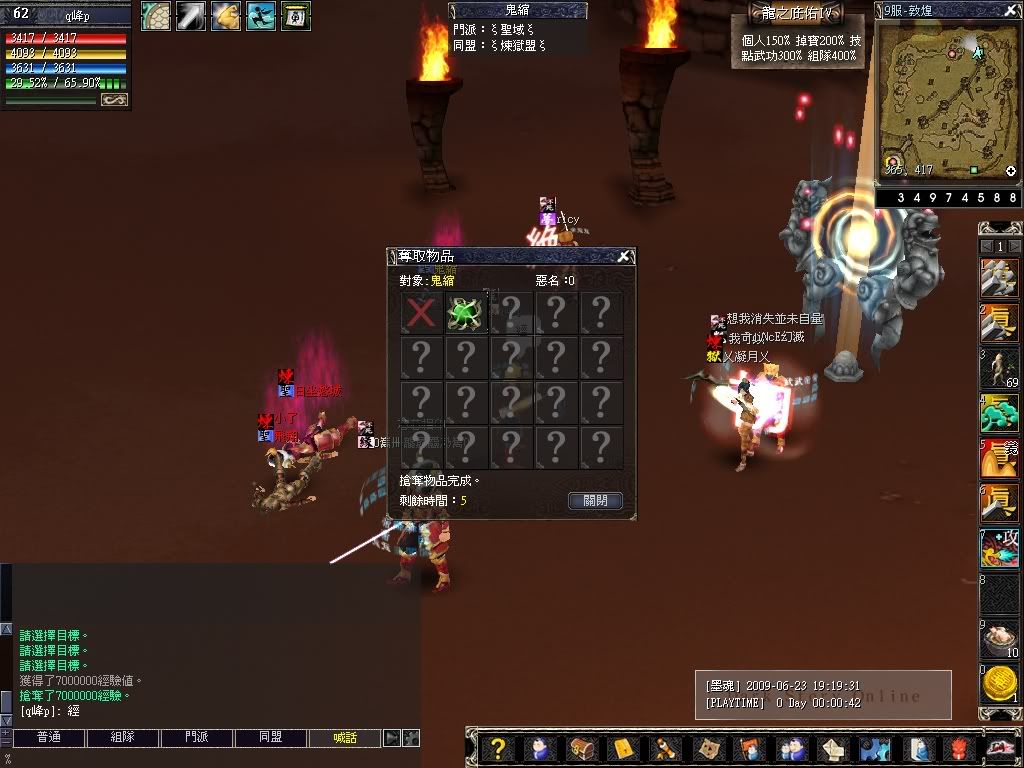Open the blue gear settings icon
The image size is (1024, 768).
click(x=873, y=749)
